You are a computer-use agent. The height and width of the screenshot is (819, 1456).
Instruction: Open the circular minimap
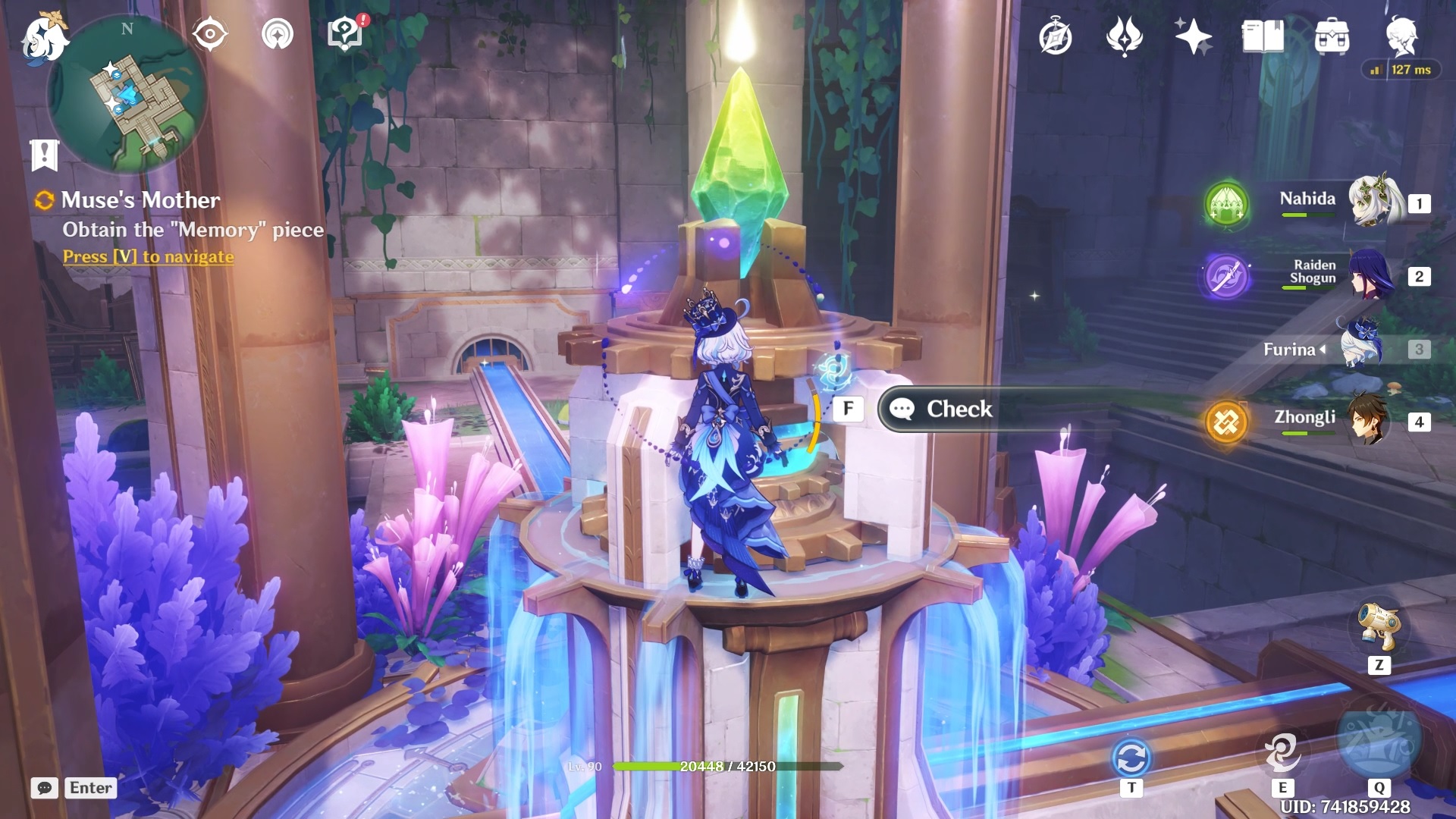[127, 94]
